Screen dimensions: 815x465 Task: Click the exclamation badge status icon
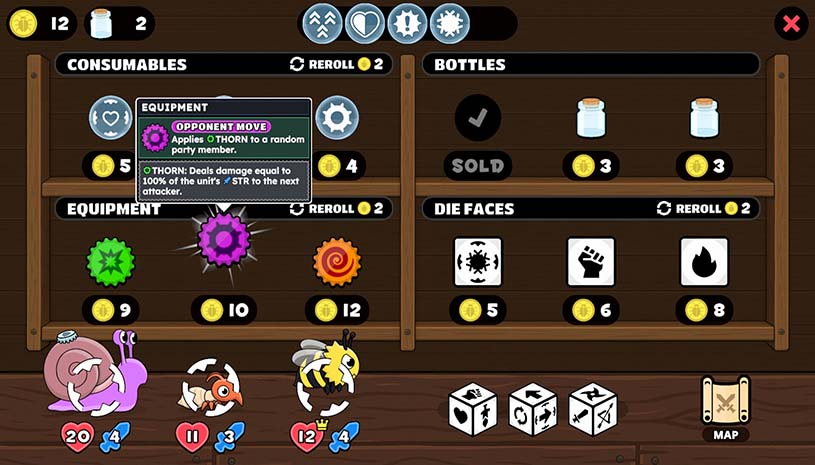(x=407, y=24)
